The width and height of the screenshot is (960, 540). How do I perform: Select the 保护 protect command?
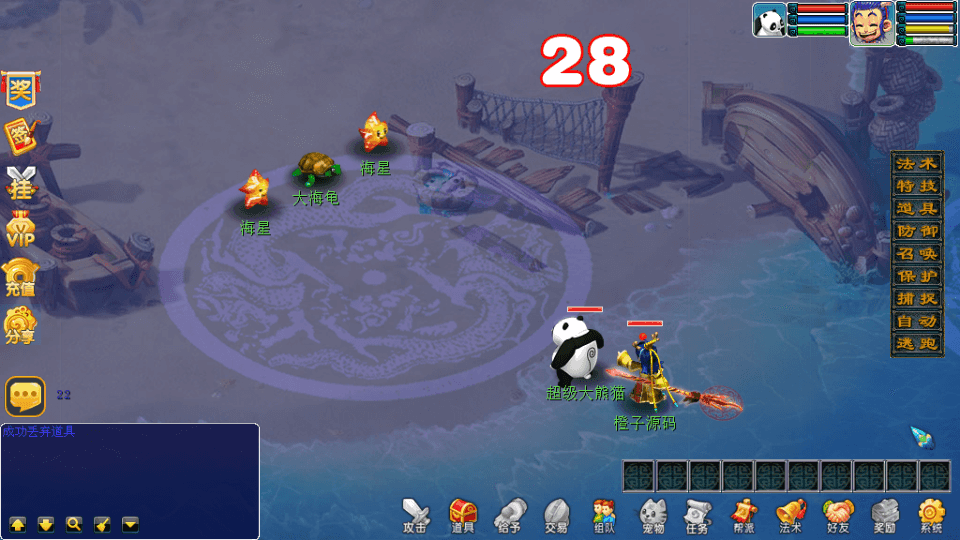pos(917,276)
